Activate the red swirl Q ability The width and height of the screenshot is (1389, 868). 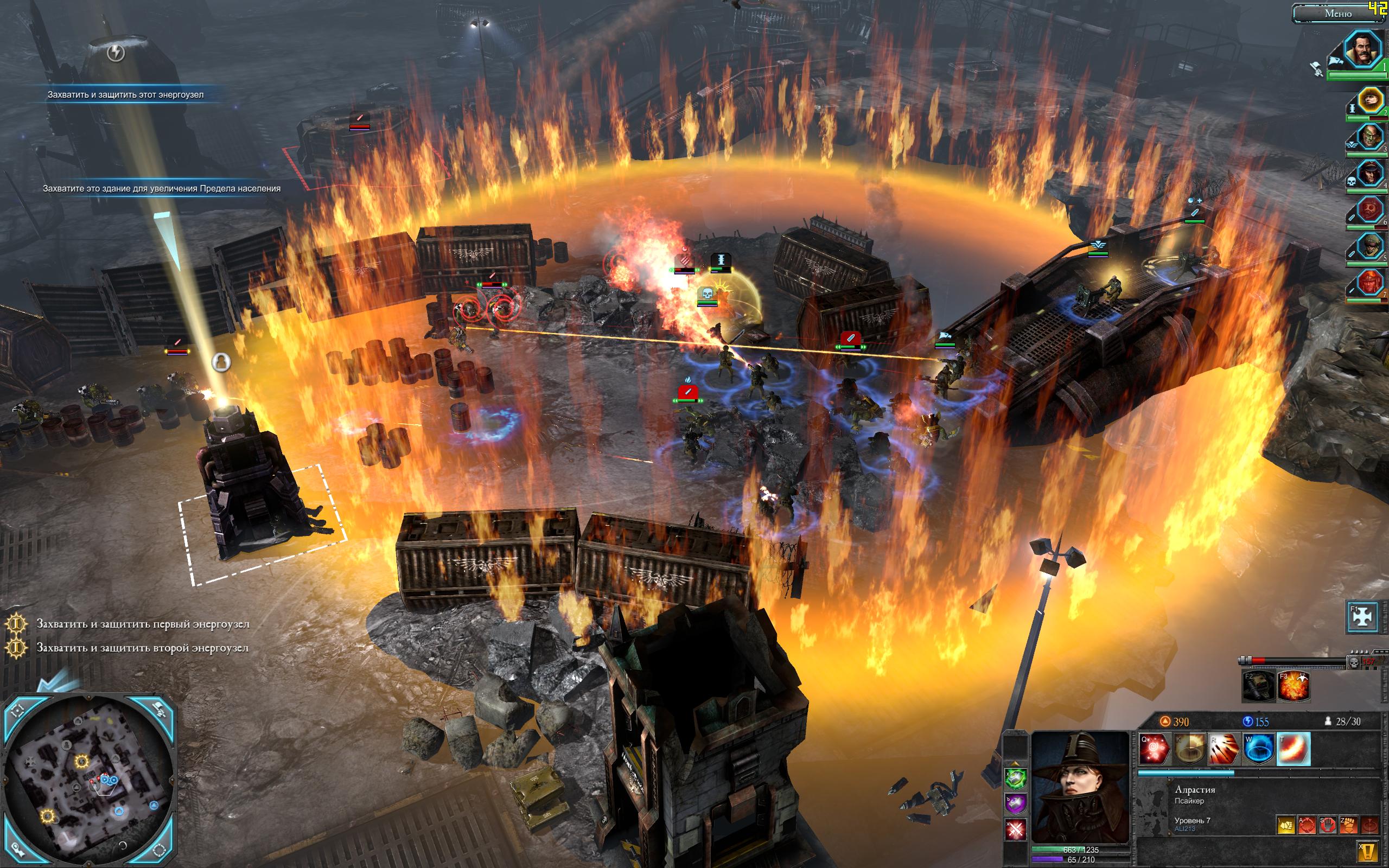pos(1154,749)
